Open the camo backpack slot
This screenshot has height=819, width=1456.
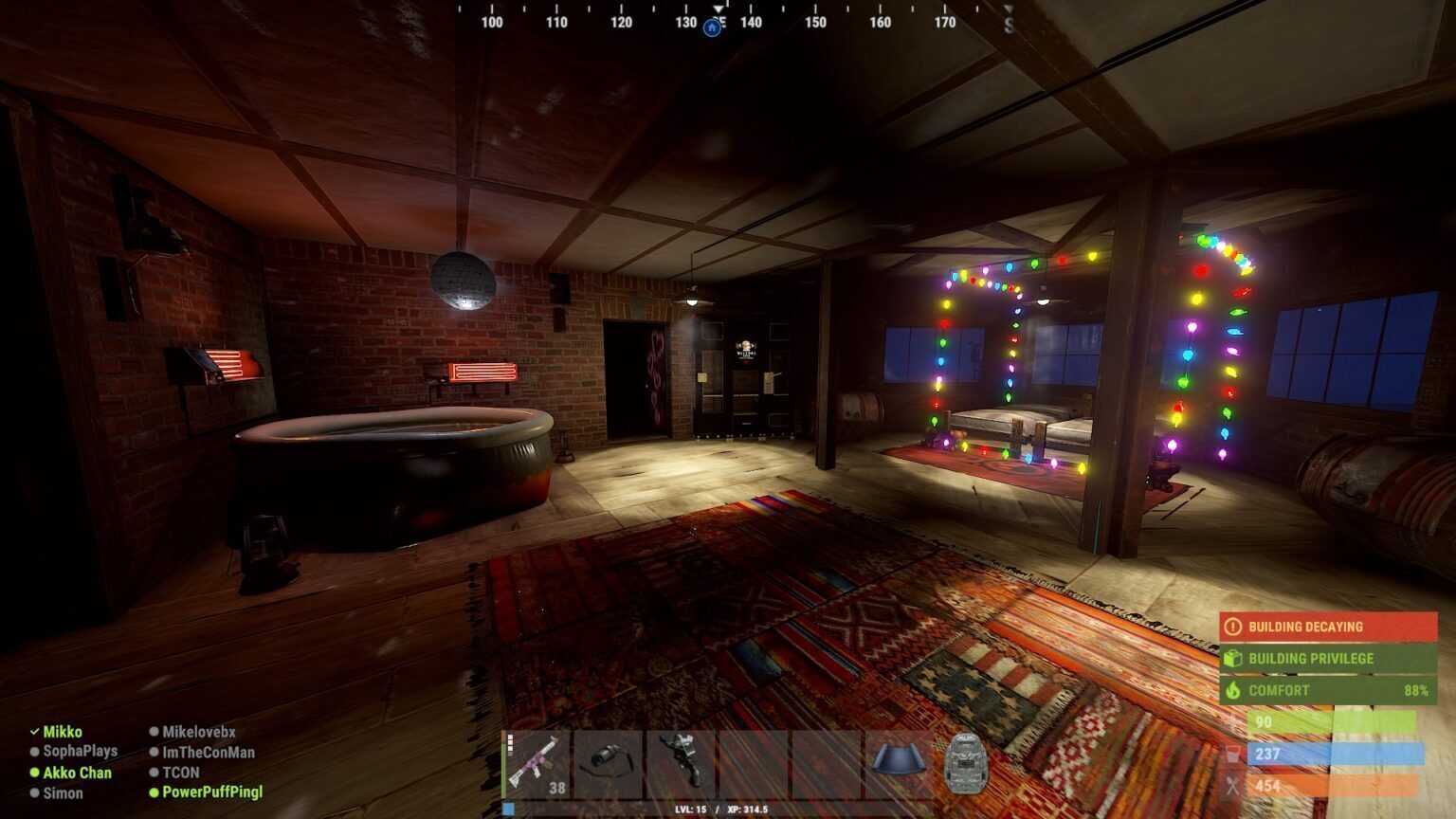(966, 764)
